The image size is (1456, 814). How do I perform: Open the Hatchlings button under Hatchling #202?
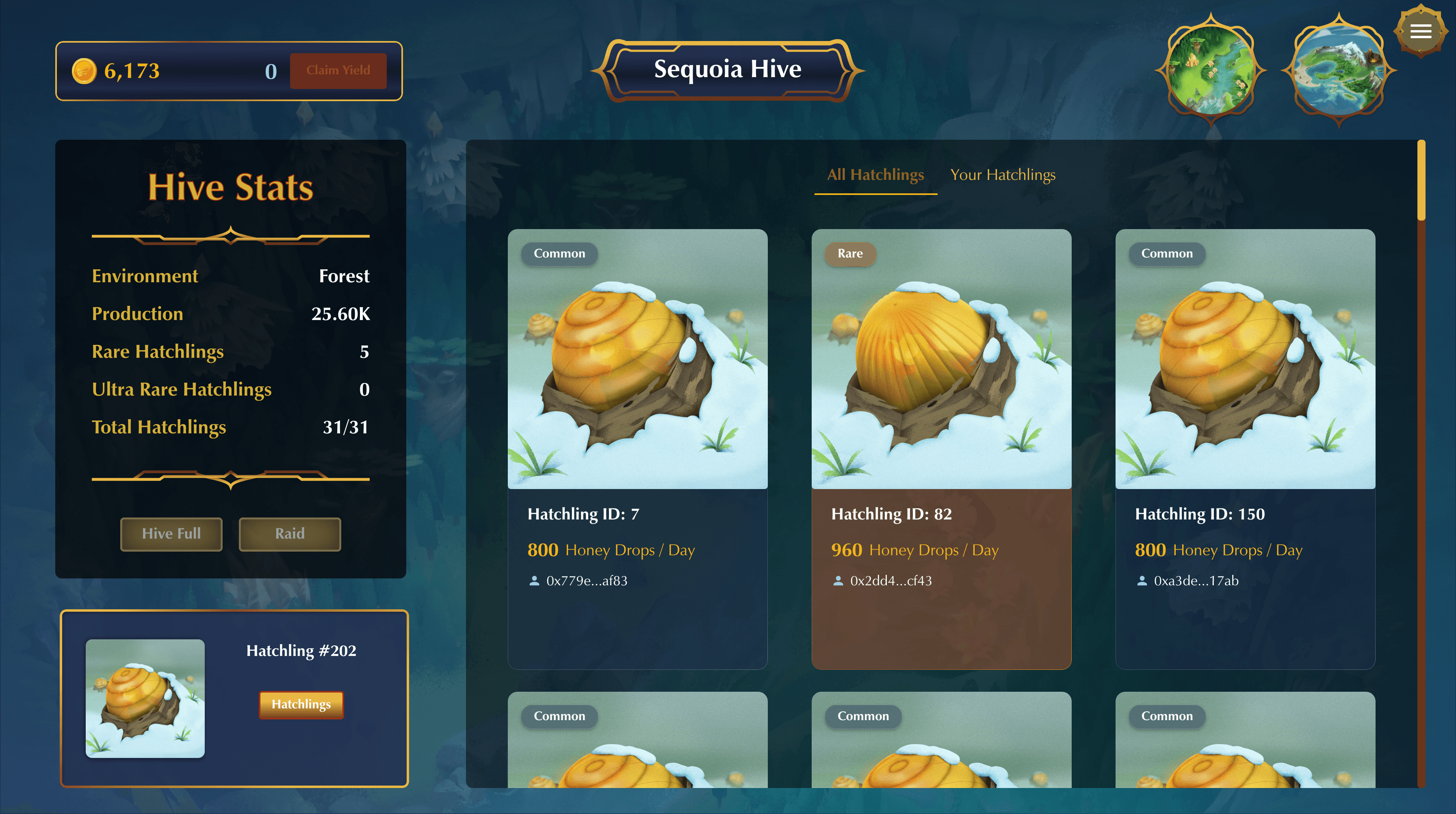301,704
